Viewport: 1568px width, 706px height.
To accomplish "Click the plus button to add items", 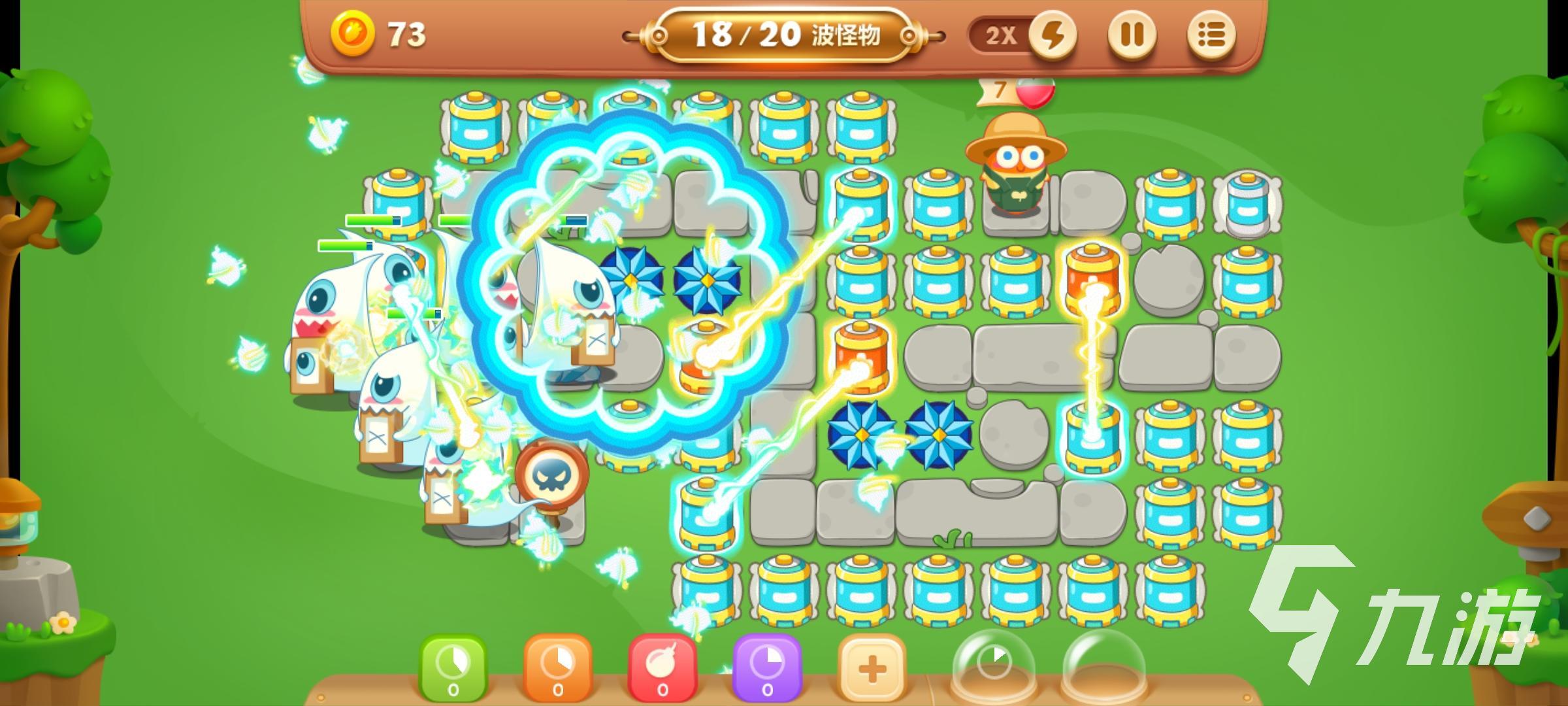I will click(872, 668).
